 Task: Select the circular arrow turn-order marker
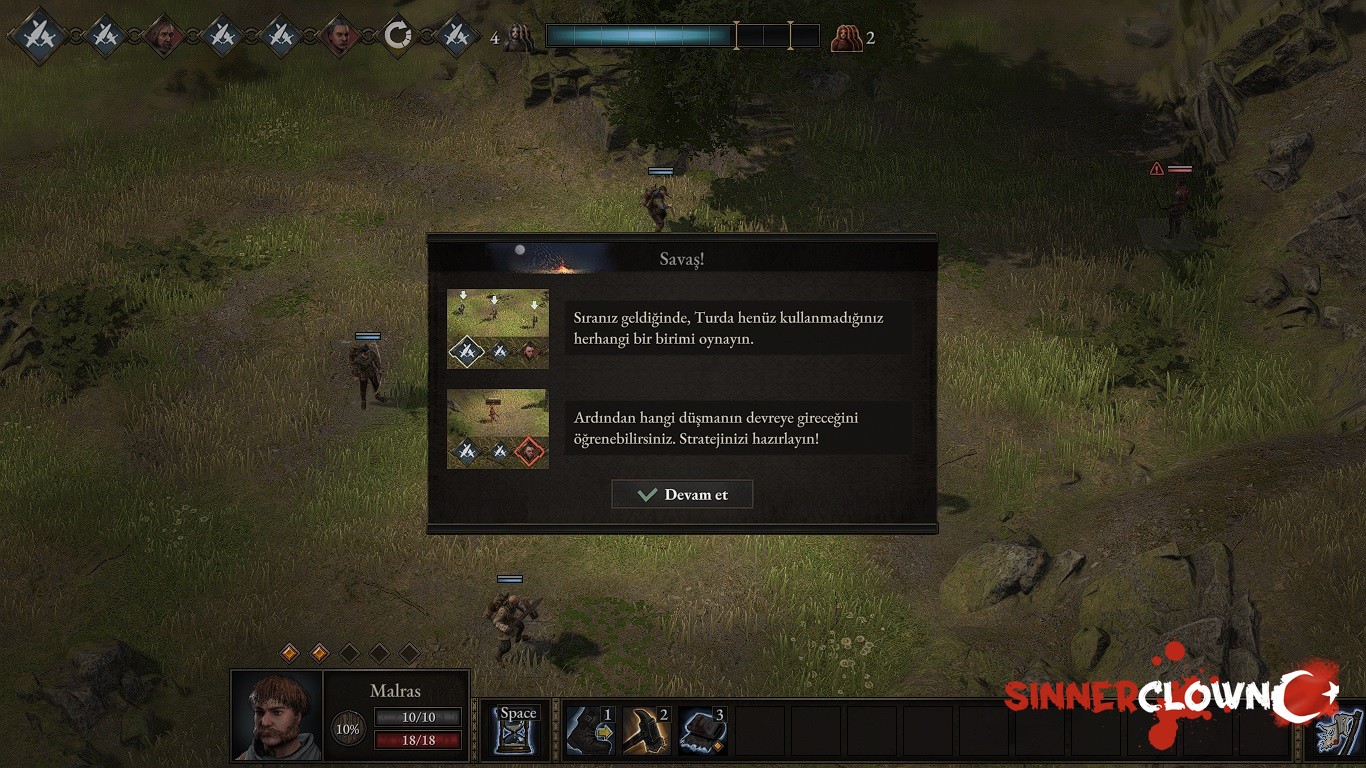point(398,37)
